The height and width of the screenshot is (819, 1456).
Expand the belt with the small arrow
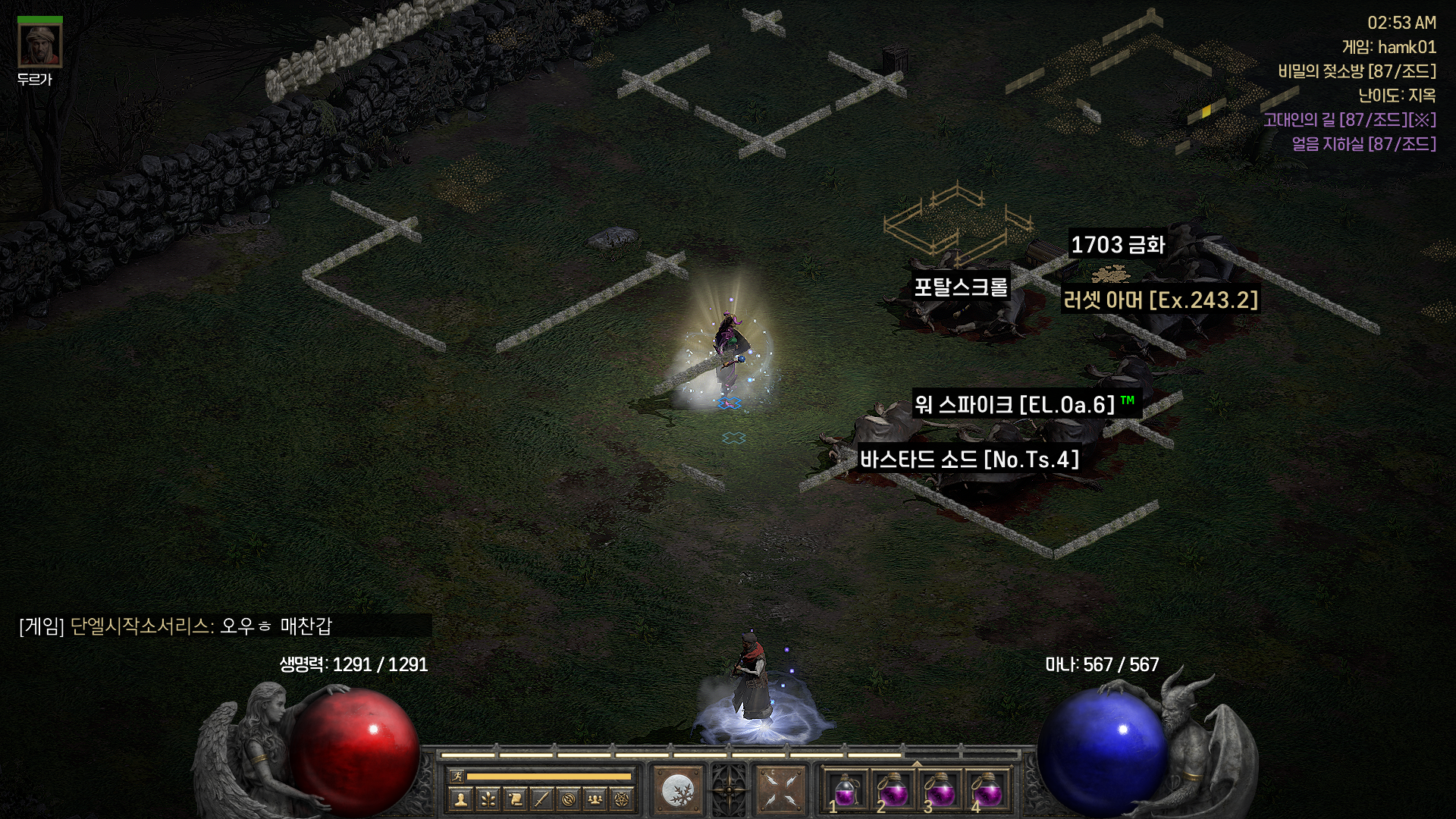click(917, 763)
